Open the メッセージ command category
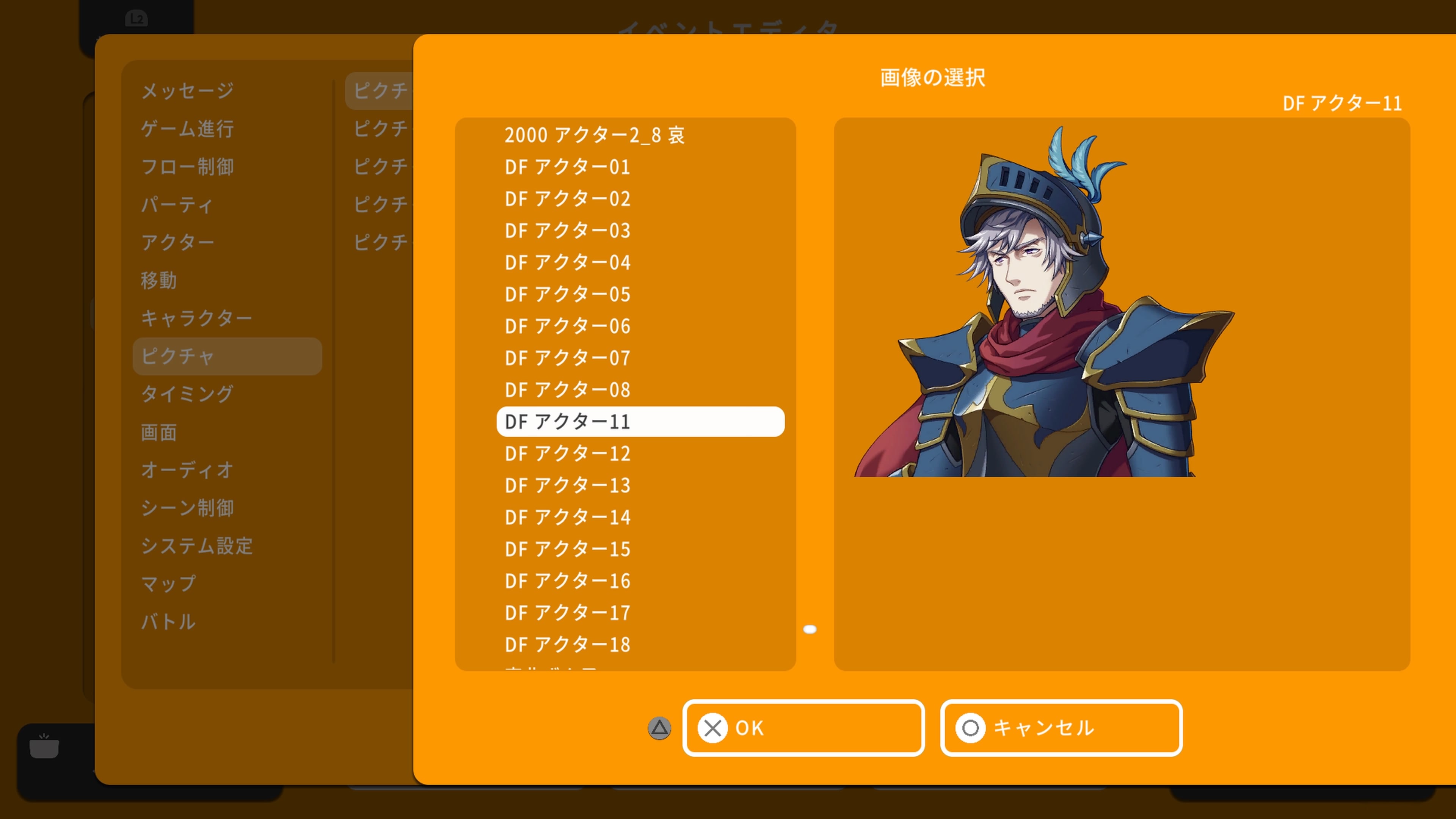This screenshot has width=1456, height=819. coord(187,91)
